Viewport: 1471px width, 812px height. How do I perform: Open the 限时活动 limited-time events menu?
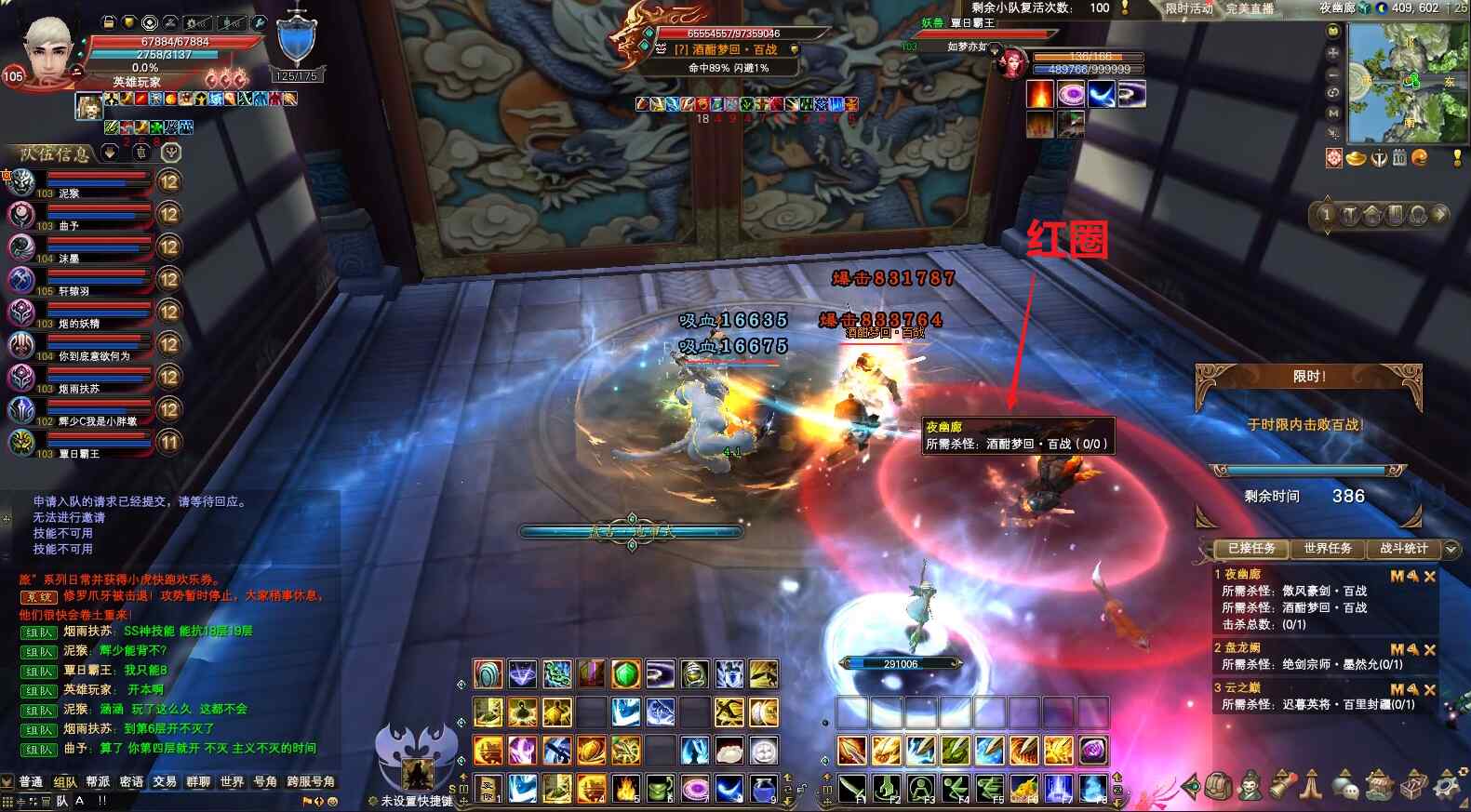(1189, 8)
